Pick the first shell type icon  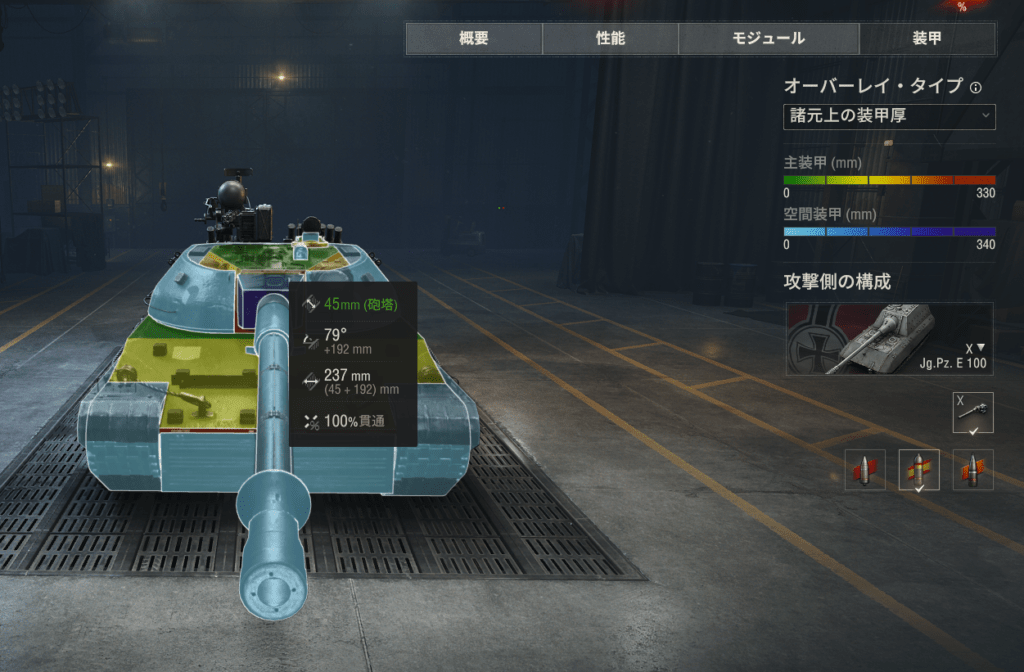pos(865,470)
